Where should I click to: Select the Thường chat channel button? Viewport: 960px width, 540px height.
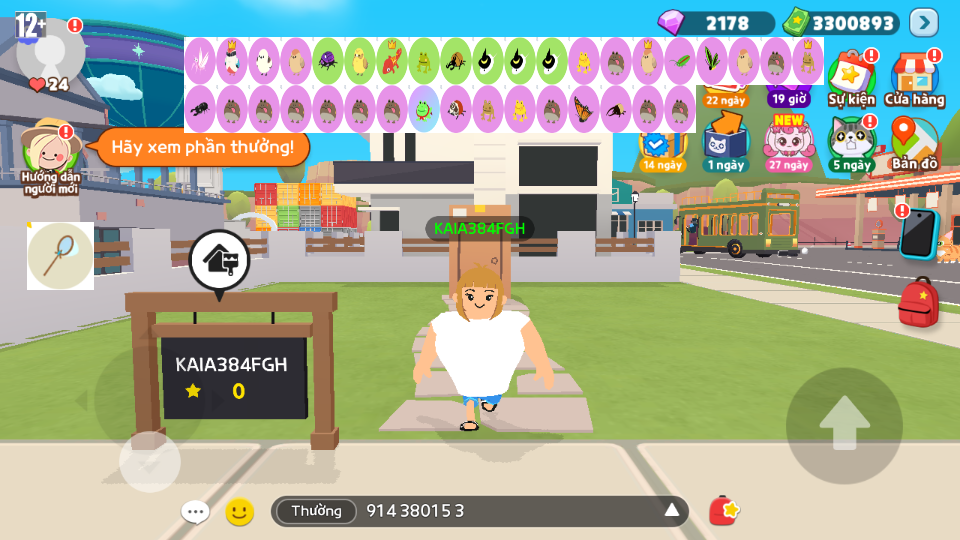pos(316,511)
